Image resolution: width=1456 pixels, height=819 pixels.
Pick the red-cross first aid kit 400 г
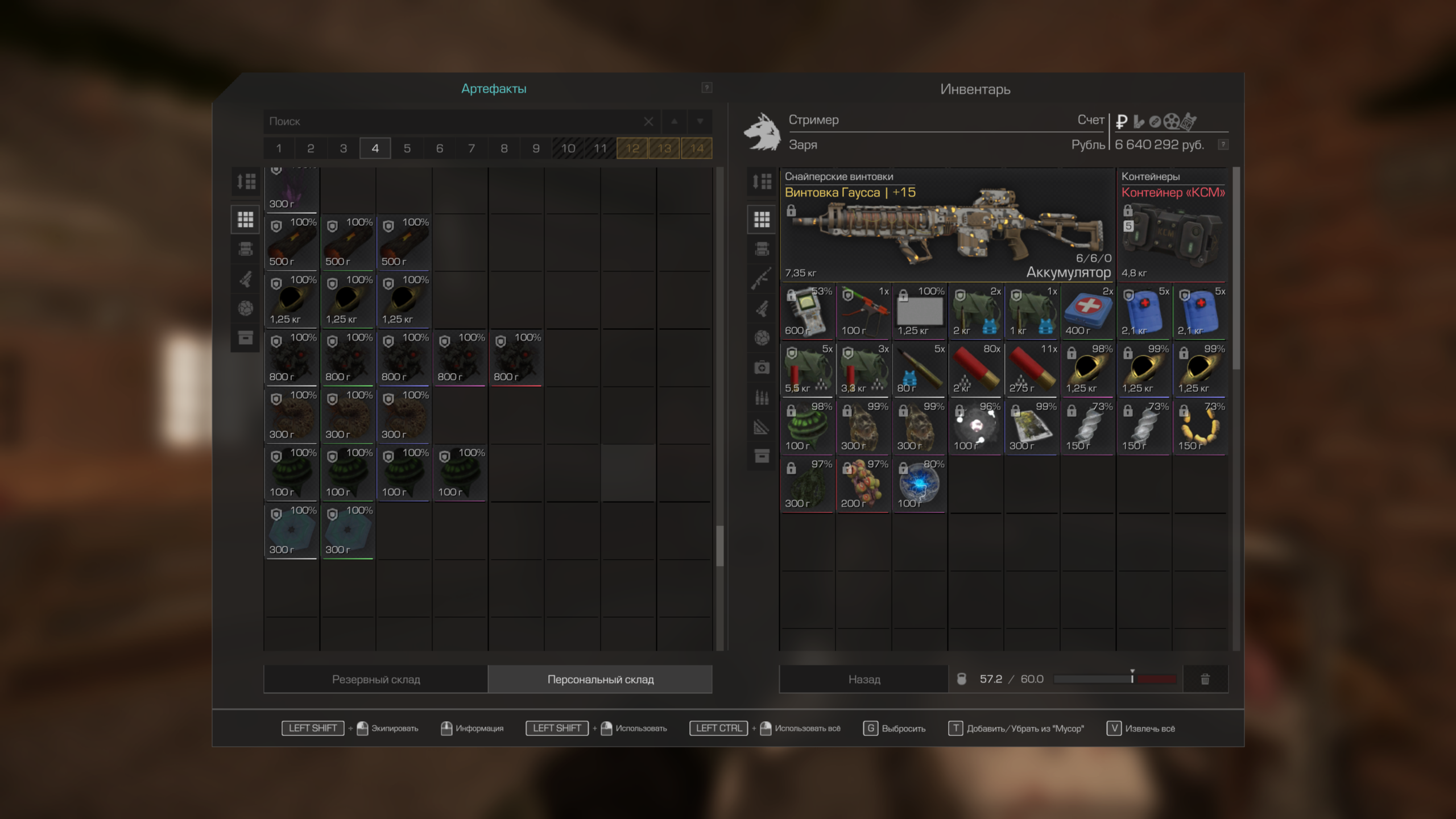[x=1087, y=312]
